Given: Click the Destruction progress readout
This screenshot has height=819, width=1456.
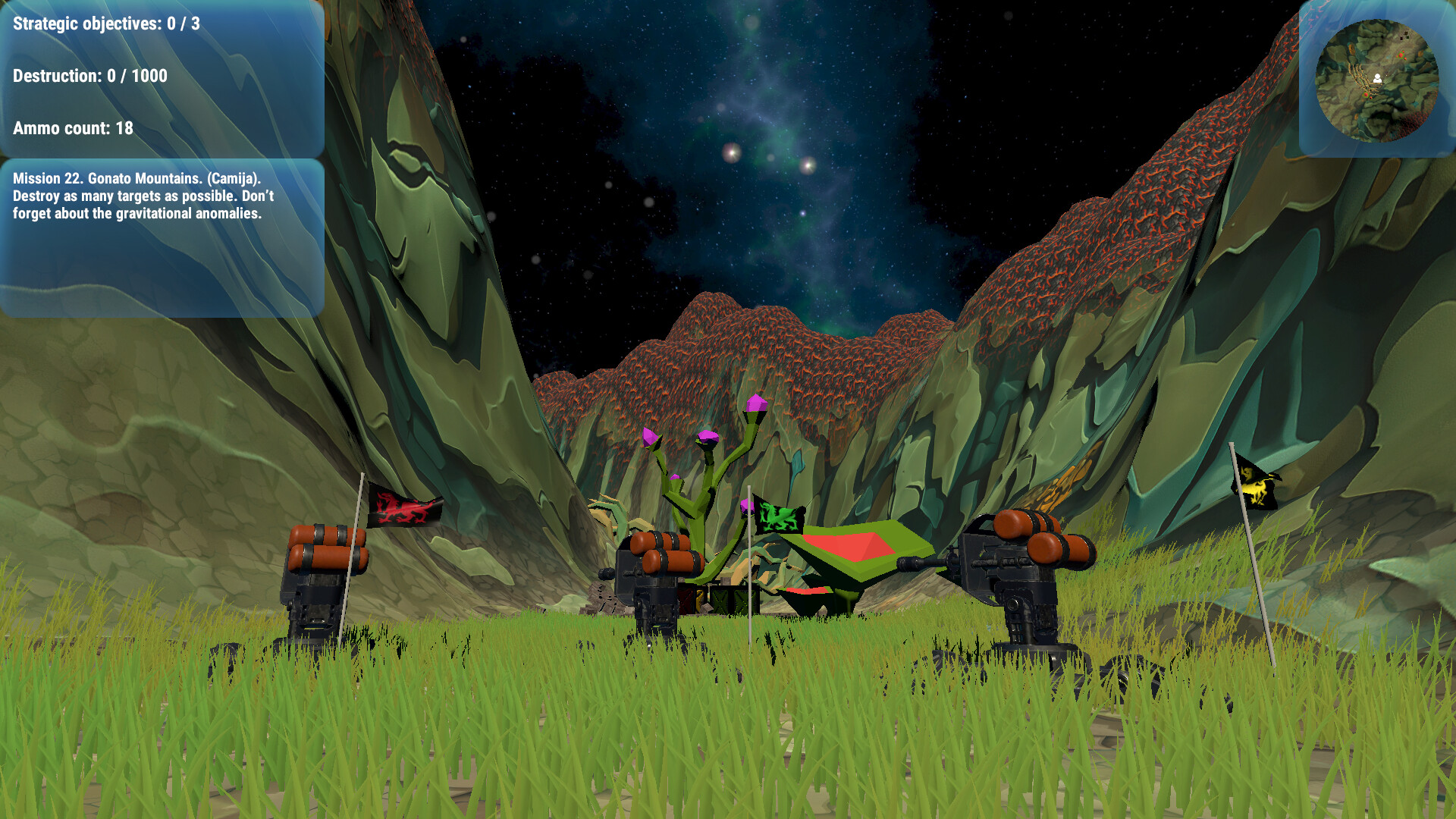Looking at the screenshot, I should 89,76.
